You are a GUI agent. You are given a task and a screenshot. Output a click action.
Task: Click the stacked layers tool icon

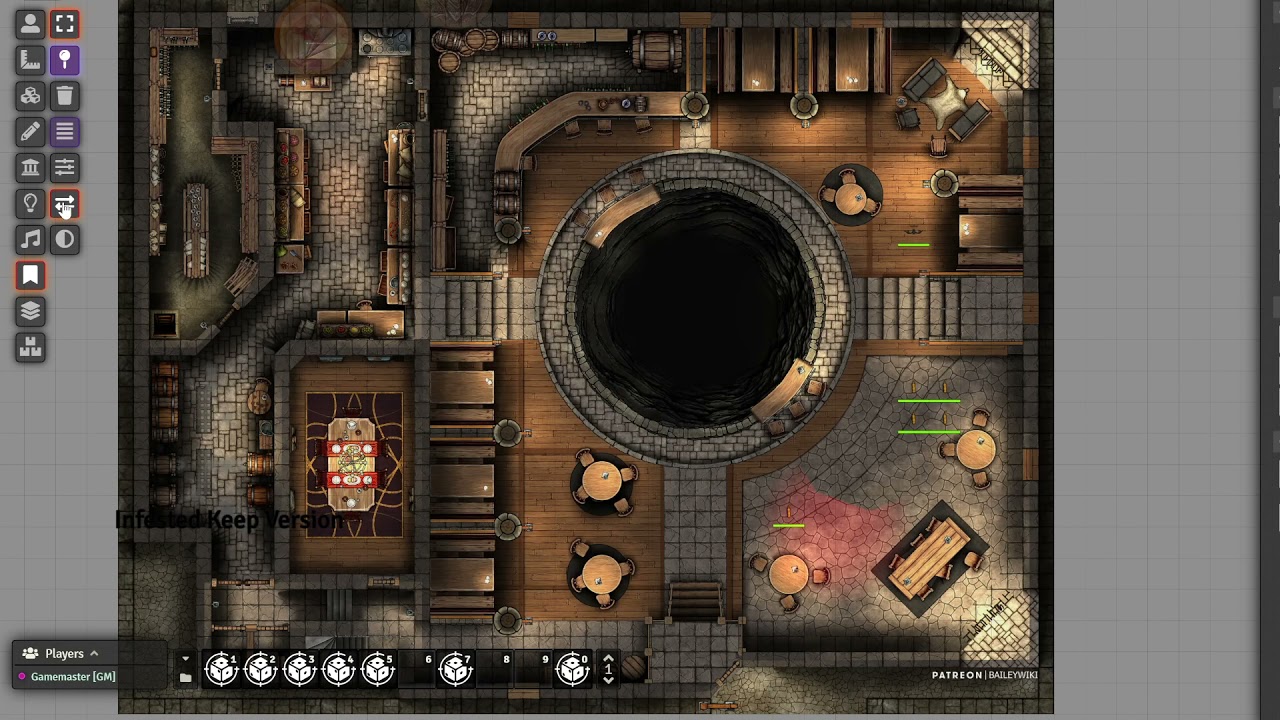30,312
